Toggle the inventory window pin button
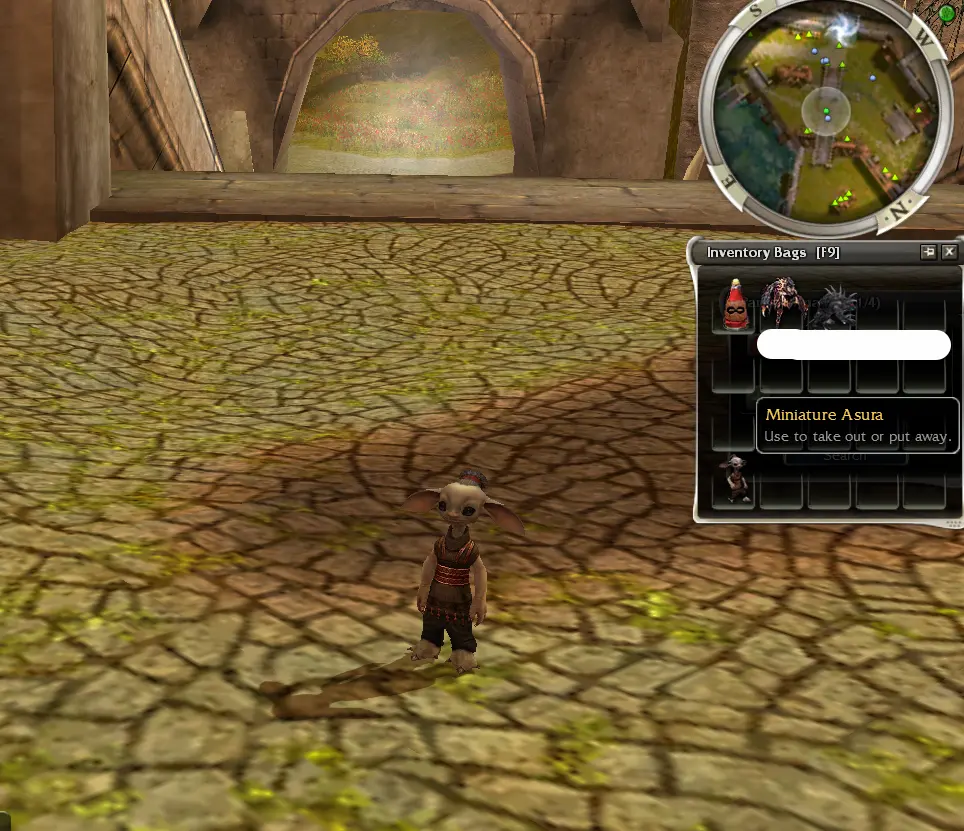The image size is (964, 831). pos(928,252)
